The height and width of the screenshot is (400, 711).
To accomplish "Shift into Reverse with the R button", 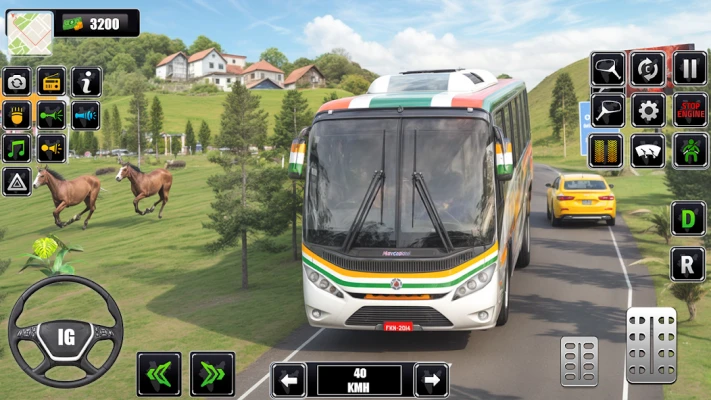I will [688, 264].
